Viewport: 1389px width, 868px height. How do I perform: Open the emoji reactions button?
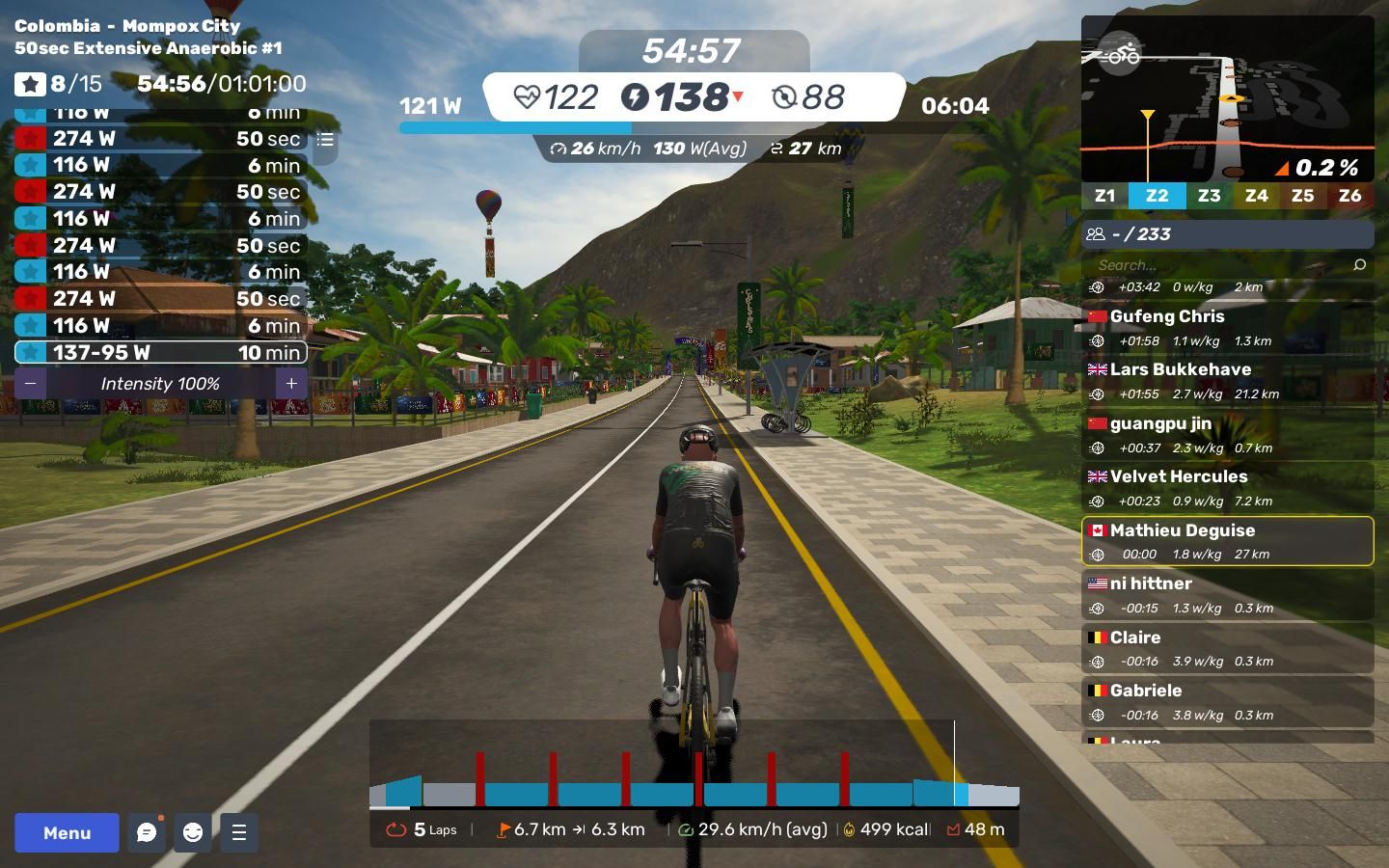[x=193, y=832]
